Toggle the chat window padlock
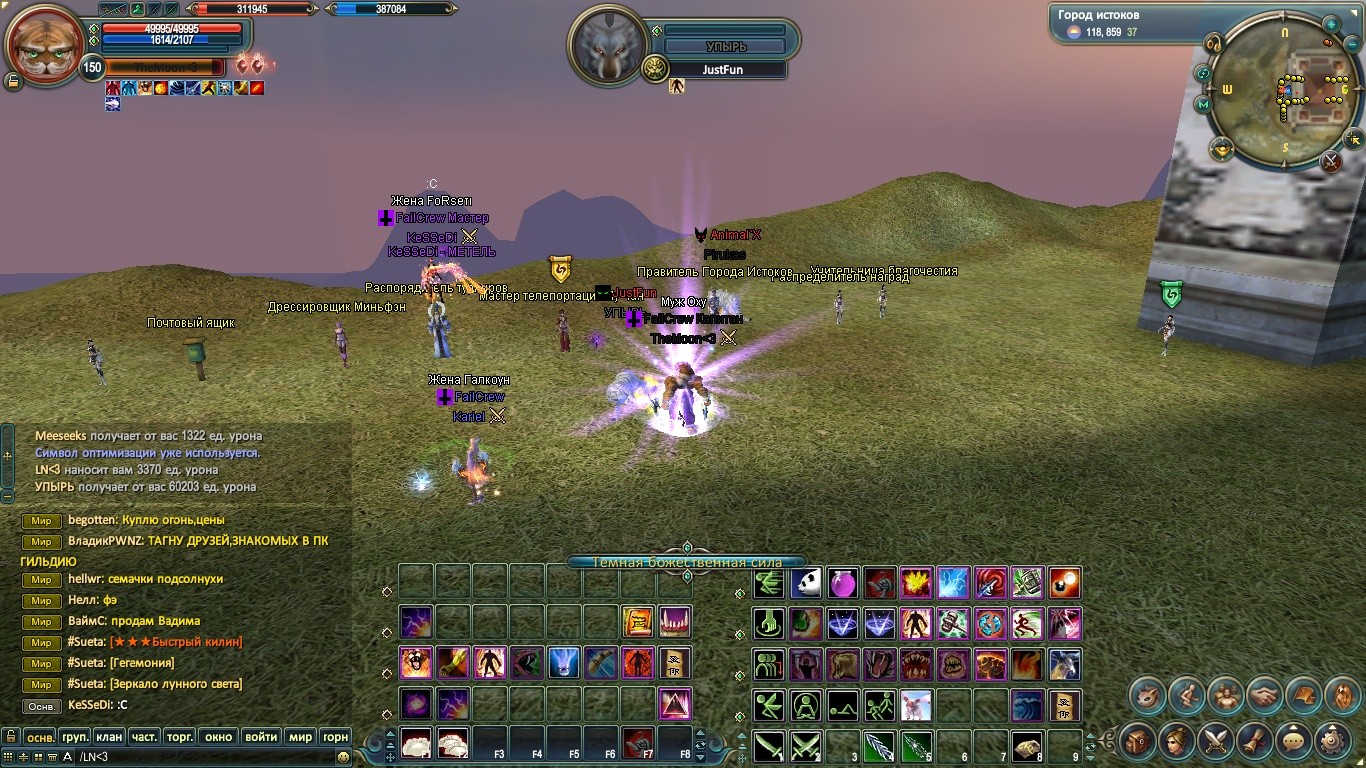Screen dimensions: 1366x768 click(x=10, y=737)
